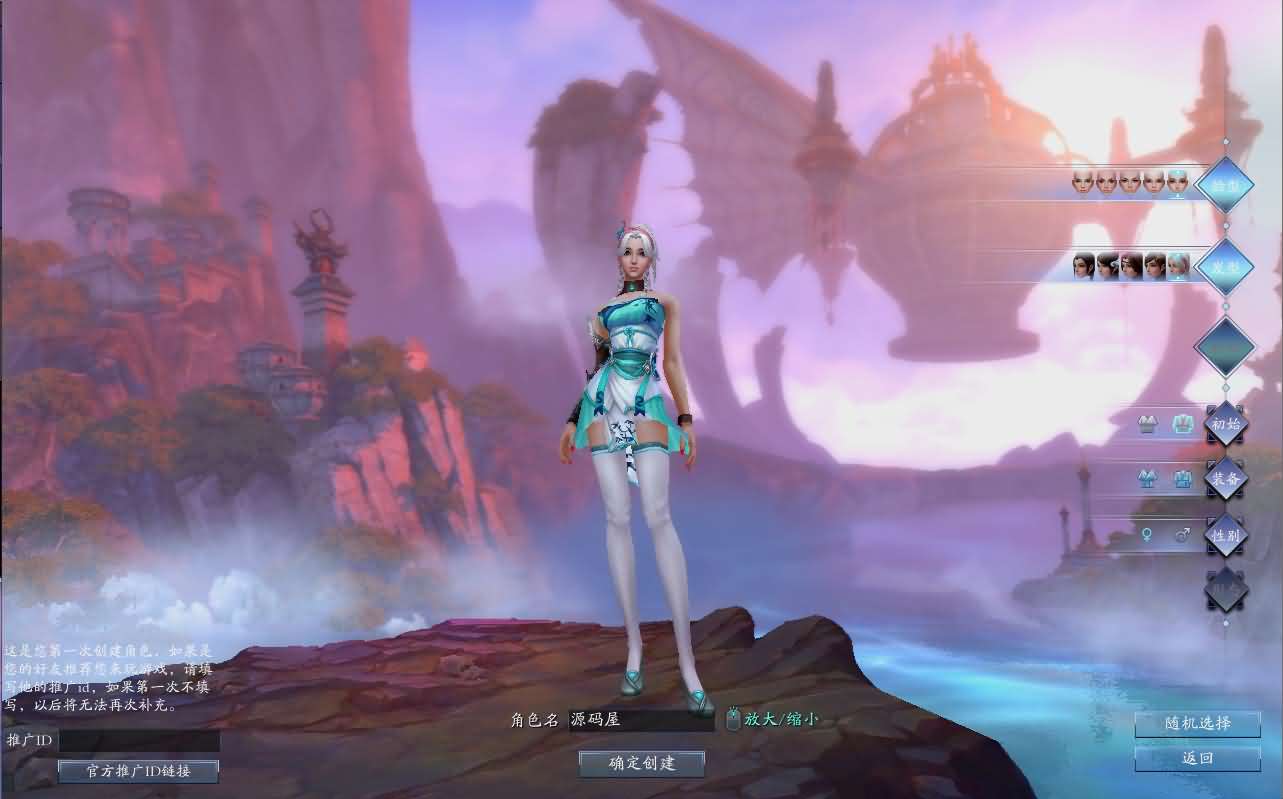Open the 性别 gender diamond

pyautogui.click(x=1226, y=535)
